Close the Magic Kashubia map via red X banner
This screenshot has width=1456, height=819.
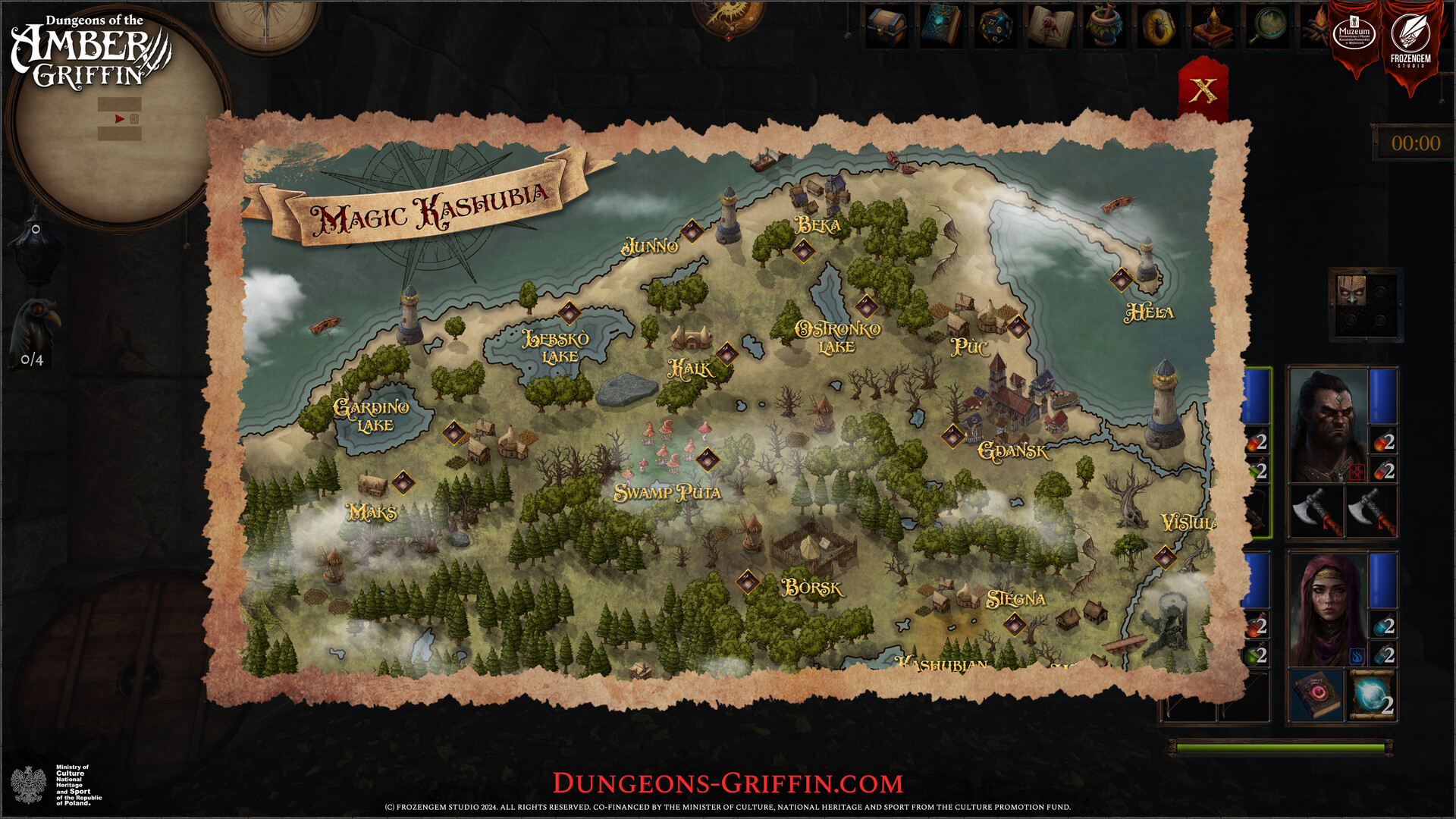[x=1203, y=91]
